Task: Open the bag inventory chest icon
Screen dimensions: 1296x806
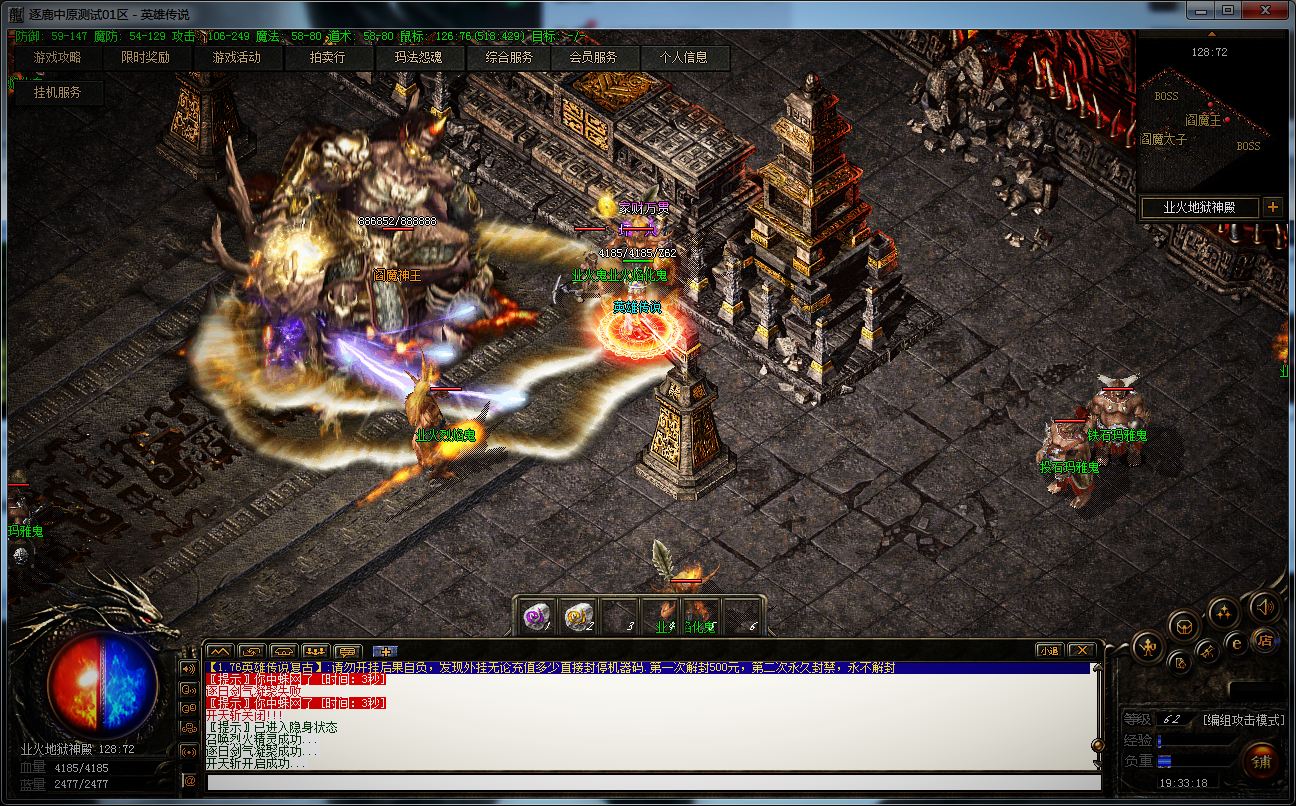Action: click(1185, 627)
